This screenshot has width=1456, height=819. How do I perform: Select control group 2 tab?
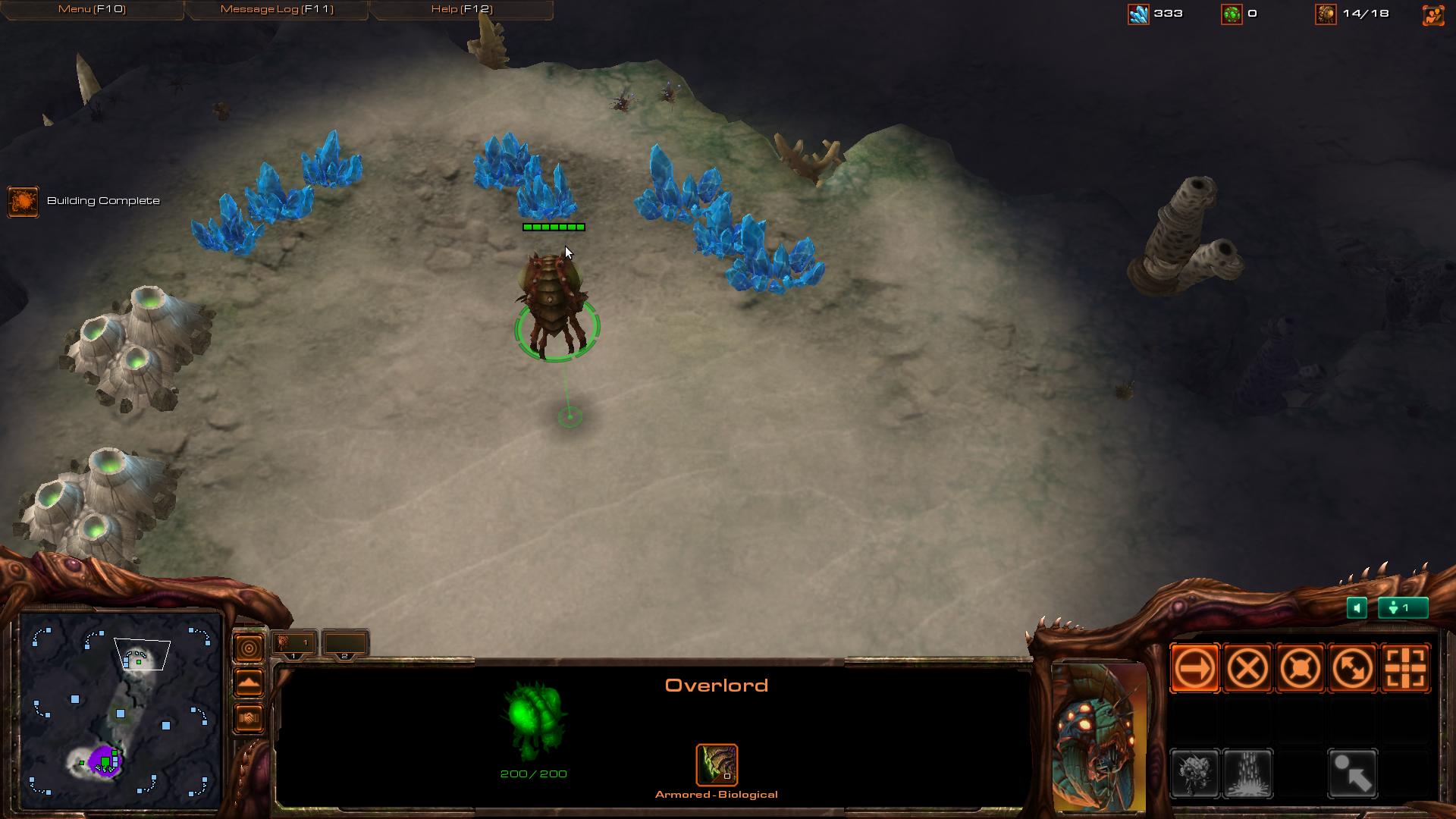[345, 644]
